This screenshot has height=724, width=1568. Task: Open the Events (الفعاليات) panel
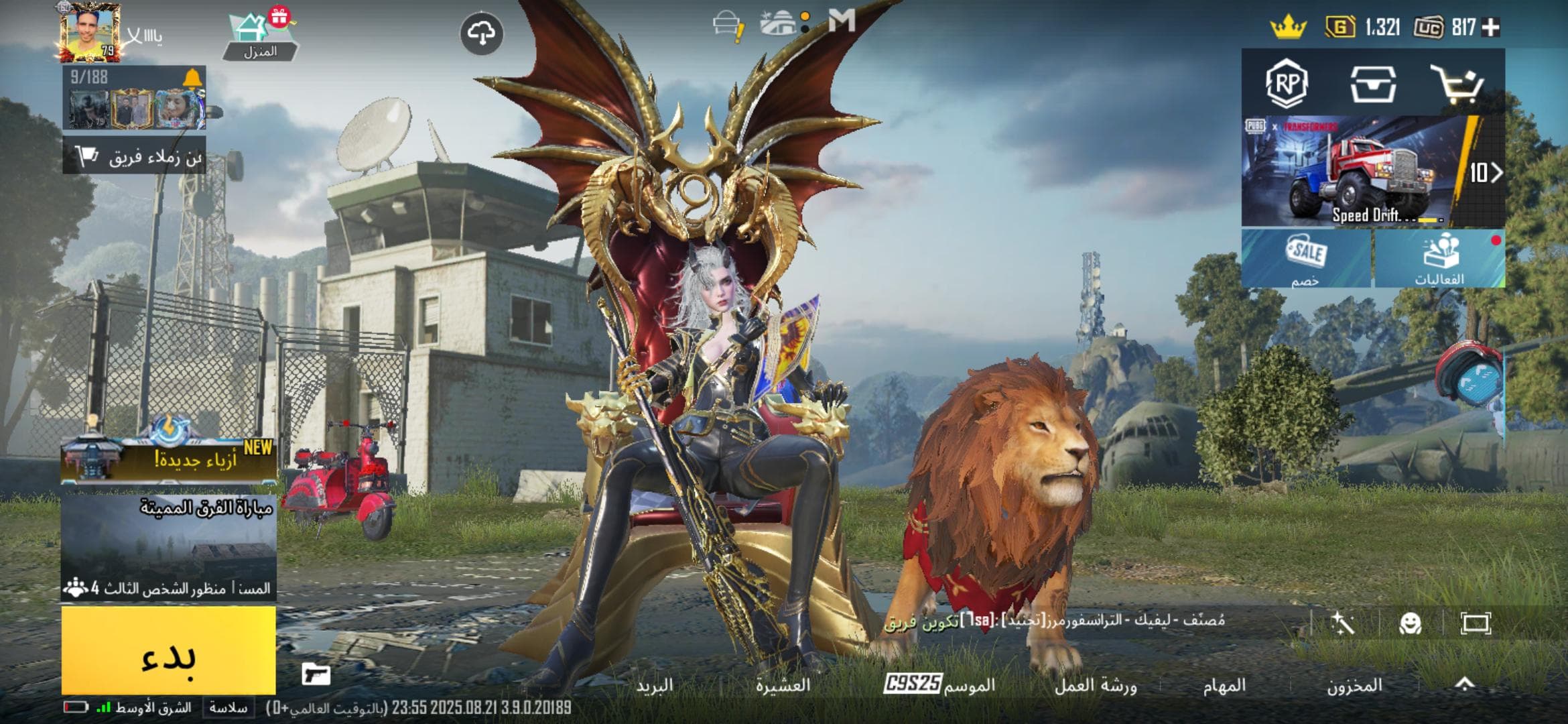1439,259
